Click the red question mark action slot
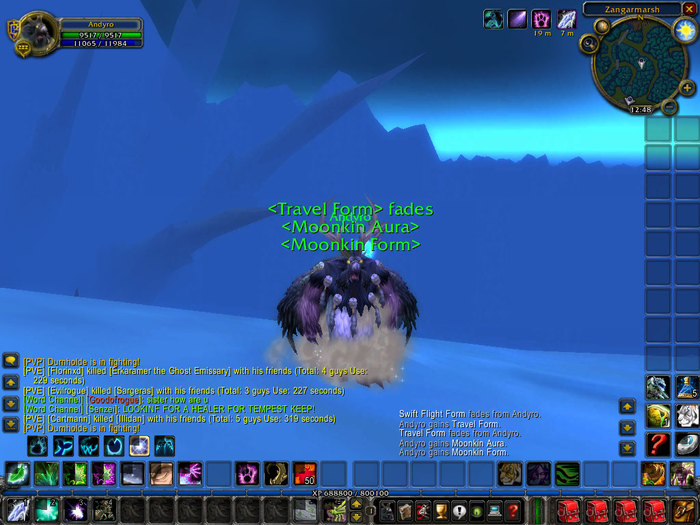 (x=657, y=443)
